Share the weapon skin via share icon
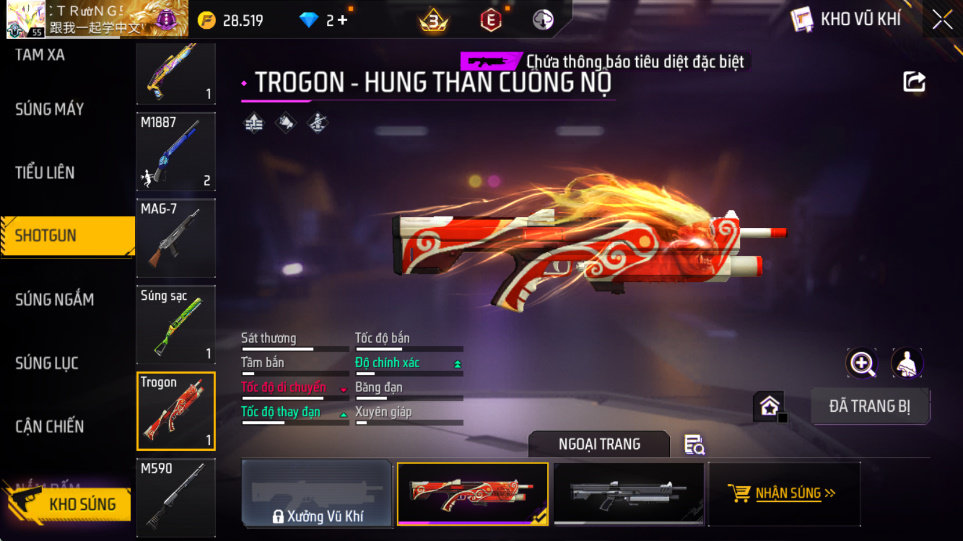963x541 pixels. coord(914,82)
